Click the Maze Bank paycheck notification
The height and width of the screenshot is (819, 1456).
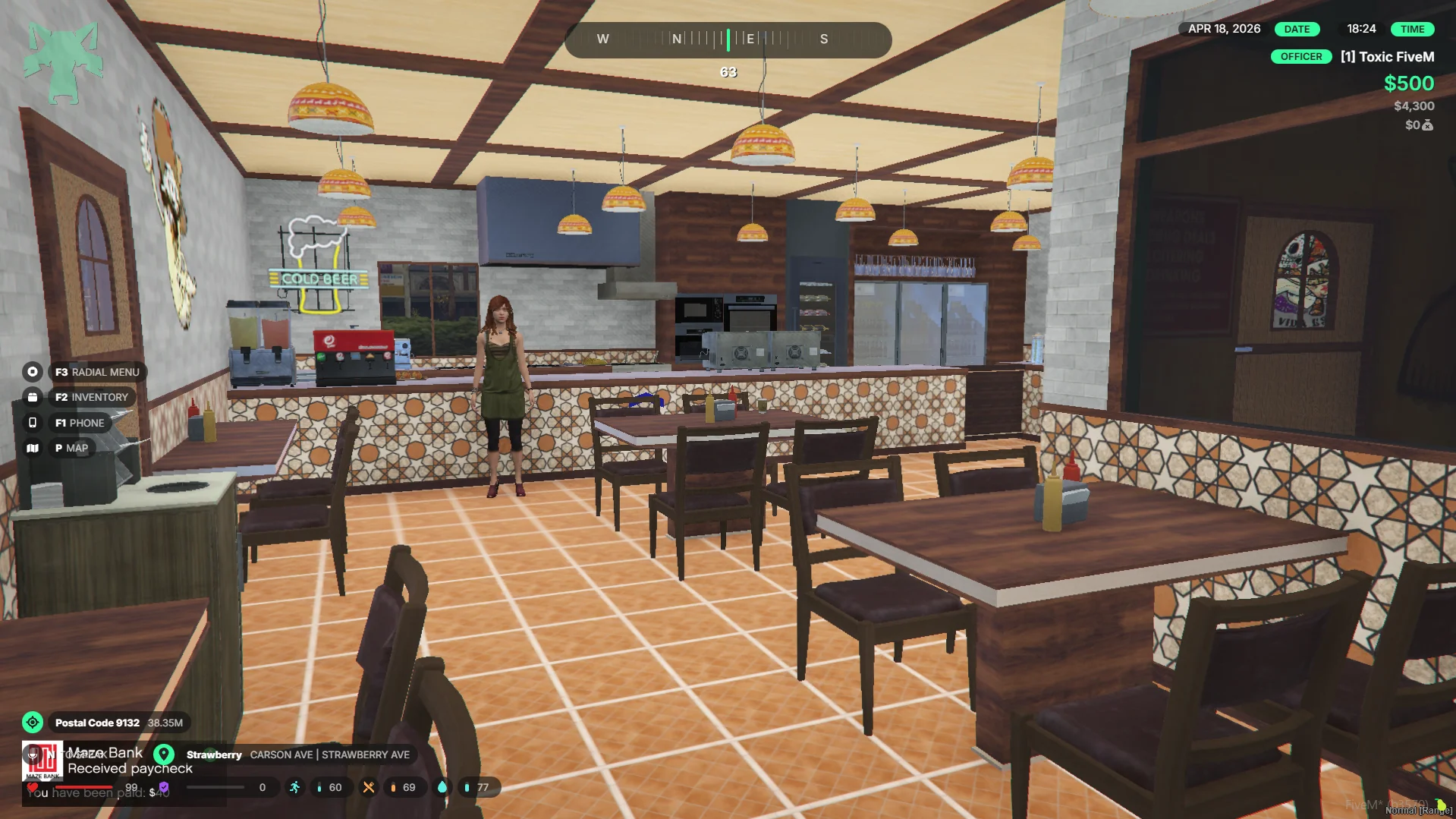pos(114,761)
